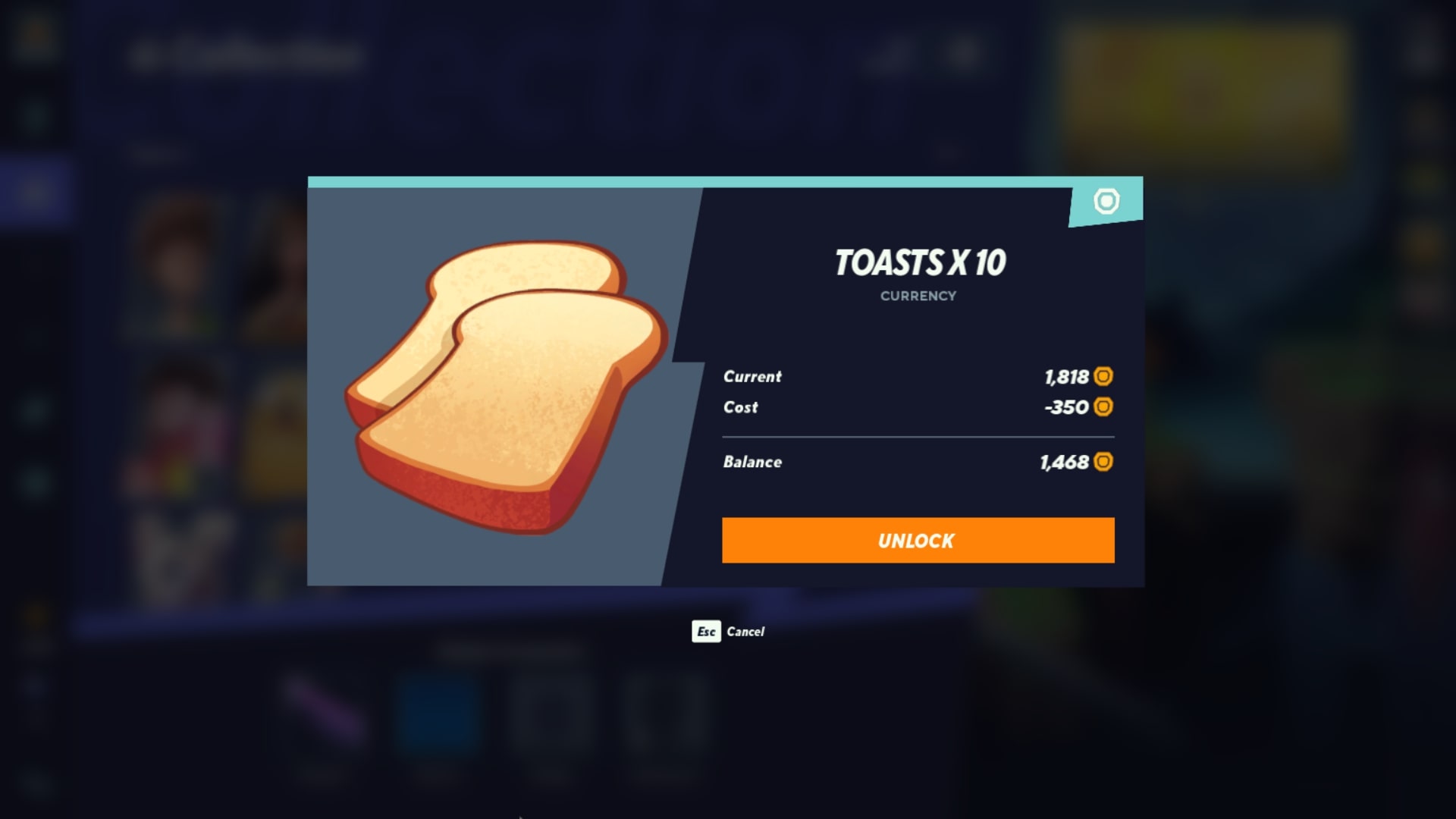Click the coin icon beside the Current value
This screenshot has width=1456, height=819.
pos(1104,377)
